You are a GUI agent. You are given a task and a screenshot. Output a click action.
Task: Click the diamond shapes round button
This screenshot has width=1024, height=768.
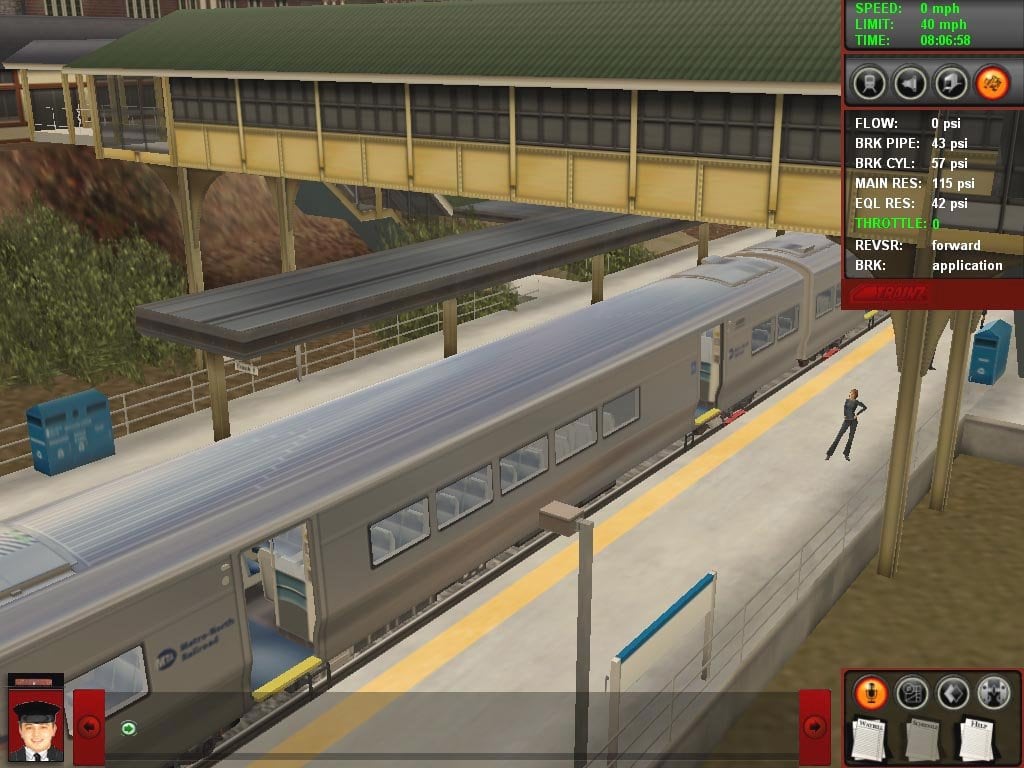point(952,692)
